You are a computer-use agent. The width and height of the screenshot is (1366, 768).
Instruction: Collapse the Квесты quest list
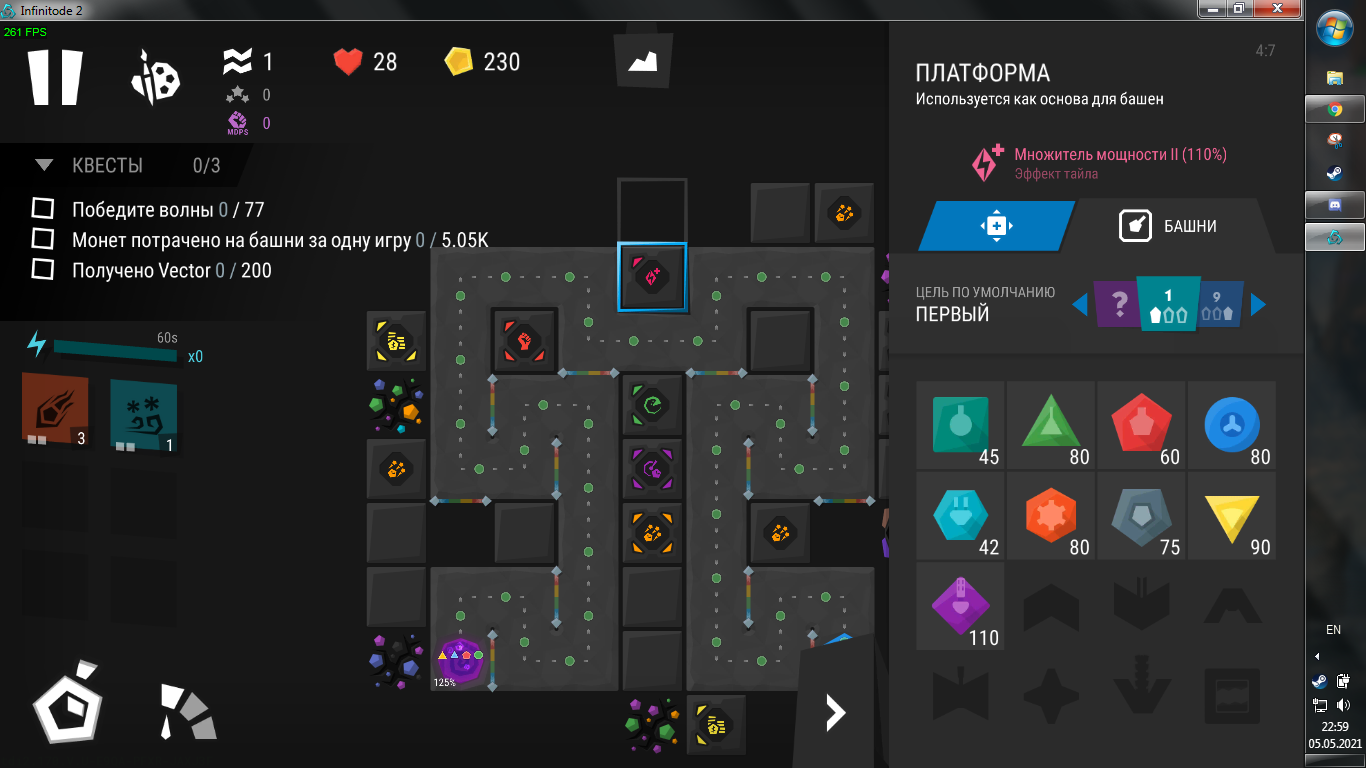point(44,165)
